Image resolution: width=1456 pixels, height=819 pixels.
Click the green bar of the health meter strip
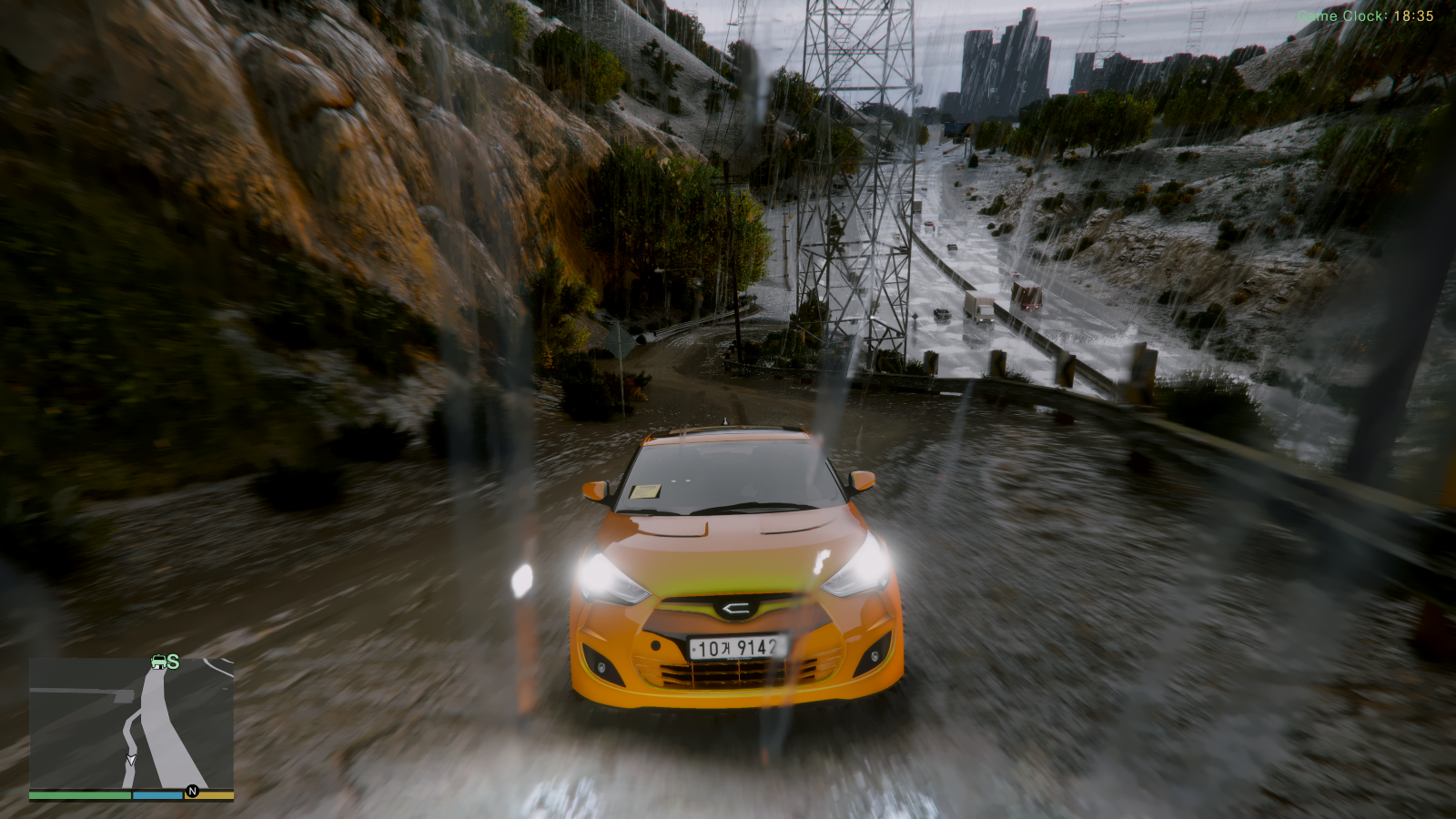point(80,794)
